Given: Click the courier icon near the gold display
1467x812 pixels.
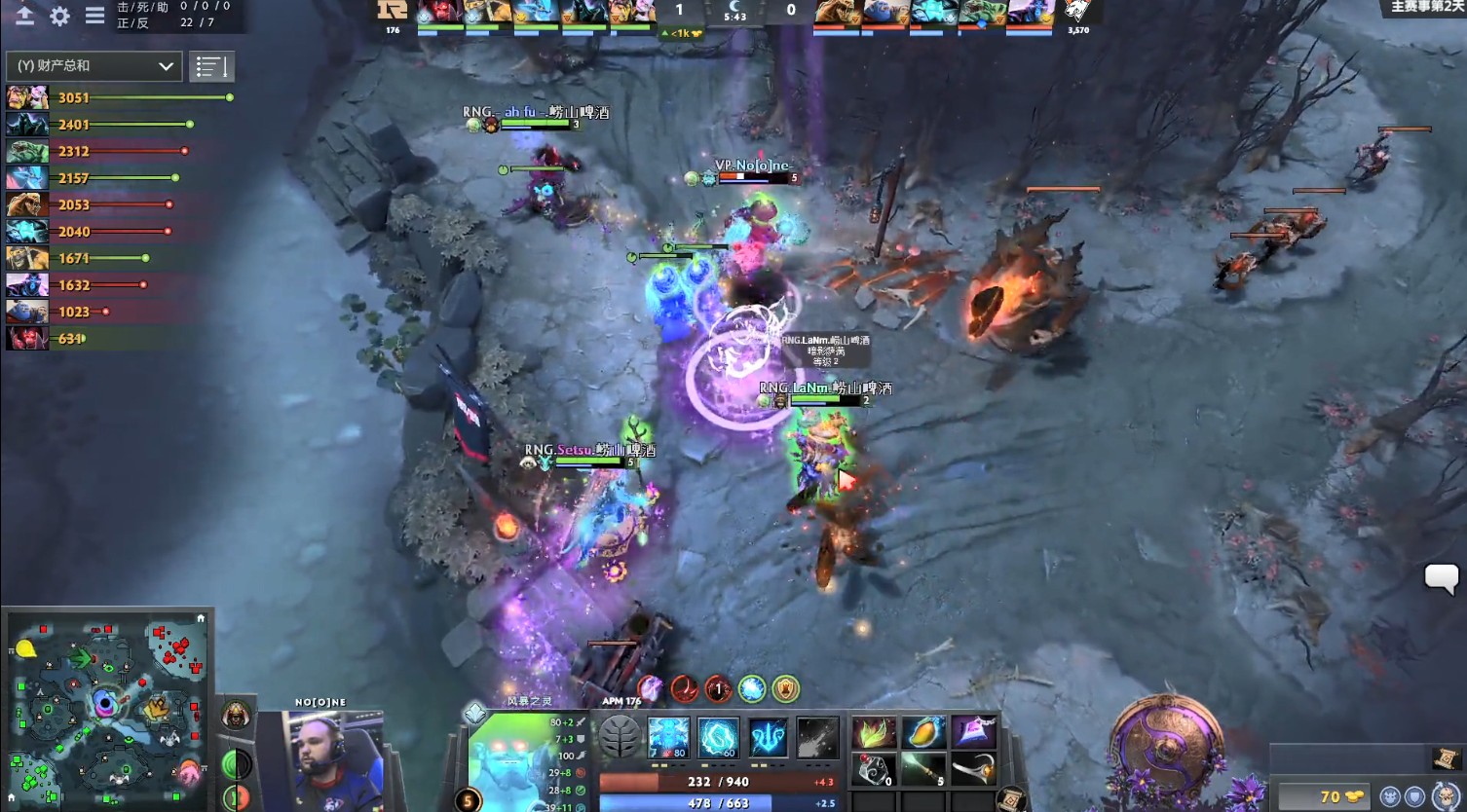Looking at the screenshot, I should coord(1390,796).
